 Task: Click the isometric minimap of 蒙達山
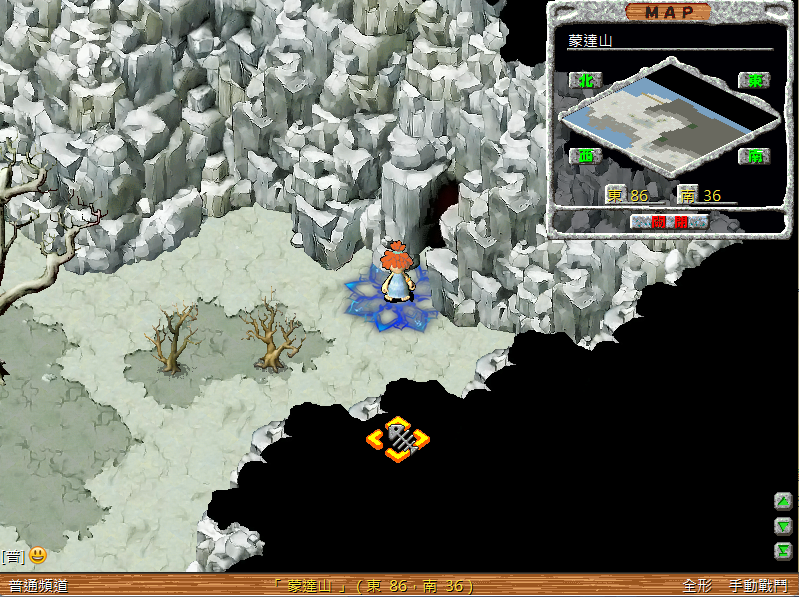click(x=668, y=118)
